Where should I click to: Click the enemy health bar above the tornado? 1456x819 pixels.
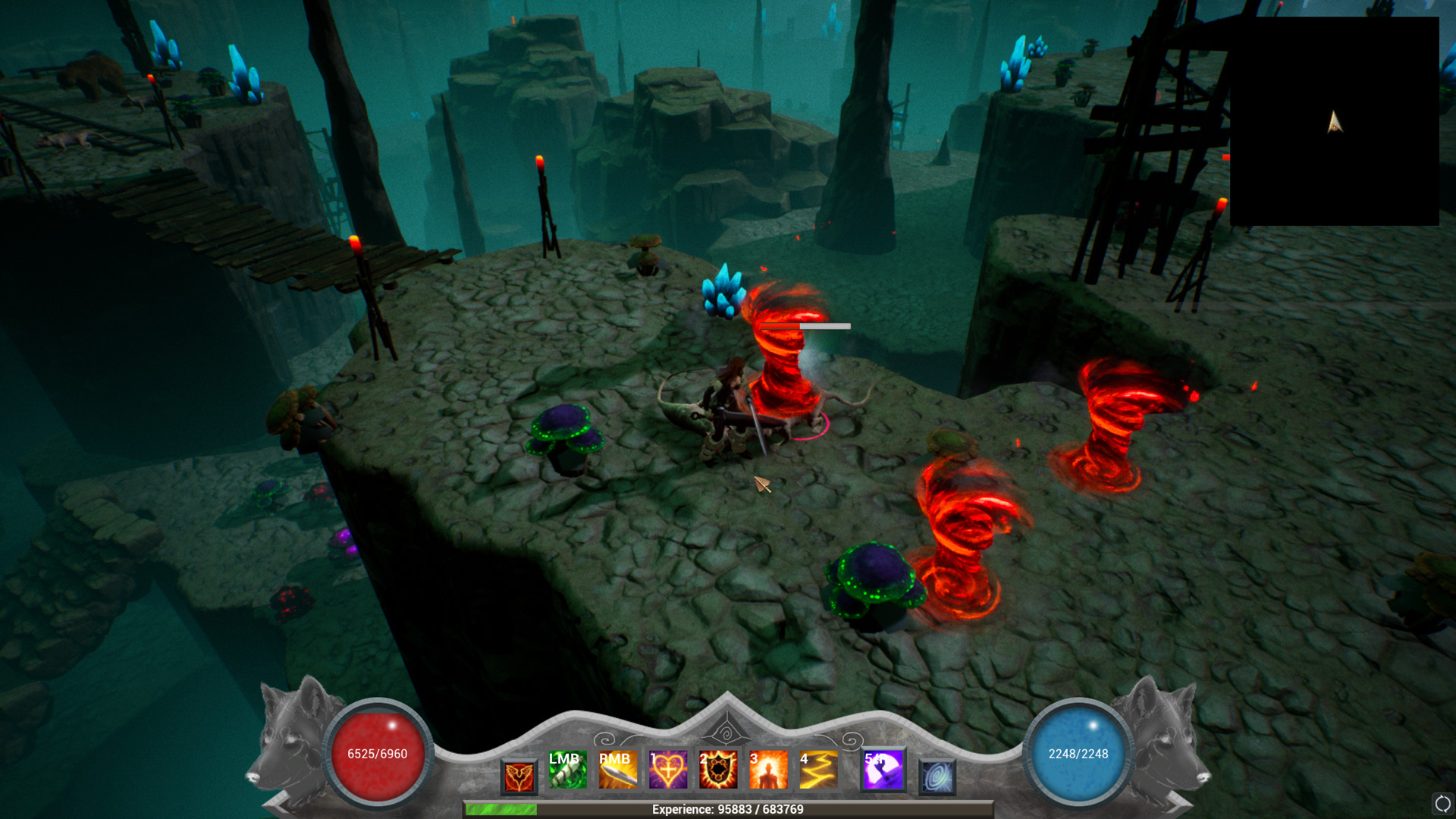coord(806,325)
